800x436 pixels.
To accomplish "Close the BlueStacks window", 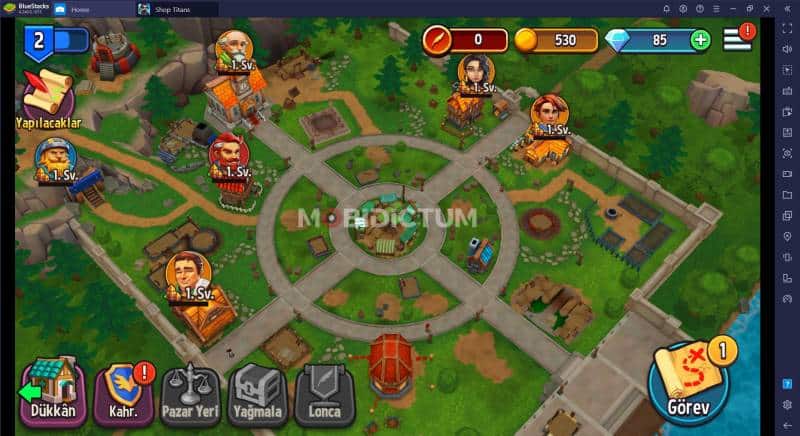I will [x=767, y=9].
